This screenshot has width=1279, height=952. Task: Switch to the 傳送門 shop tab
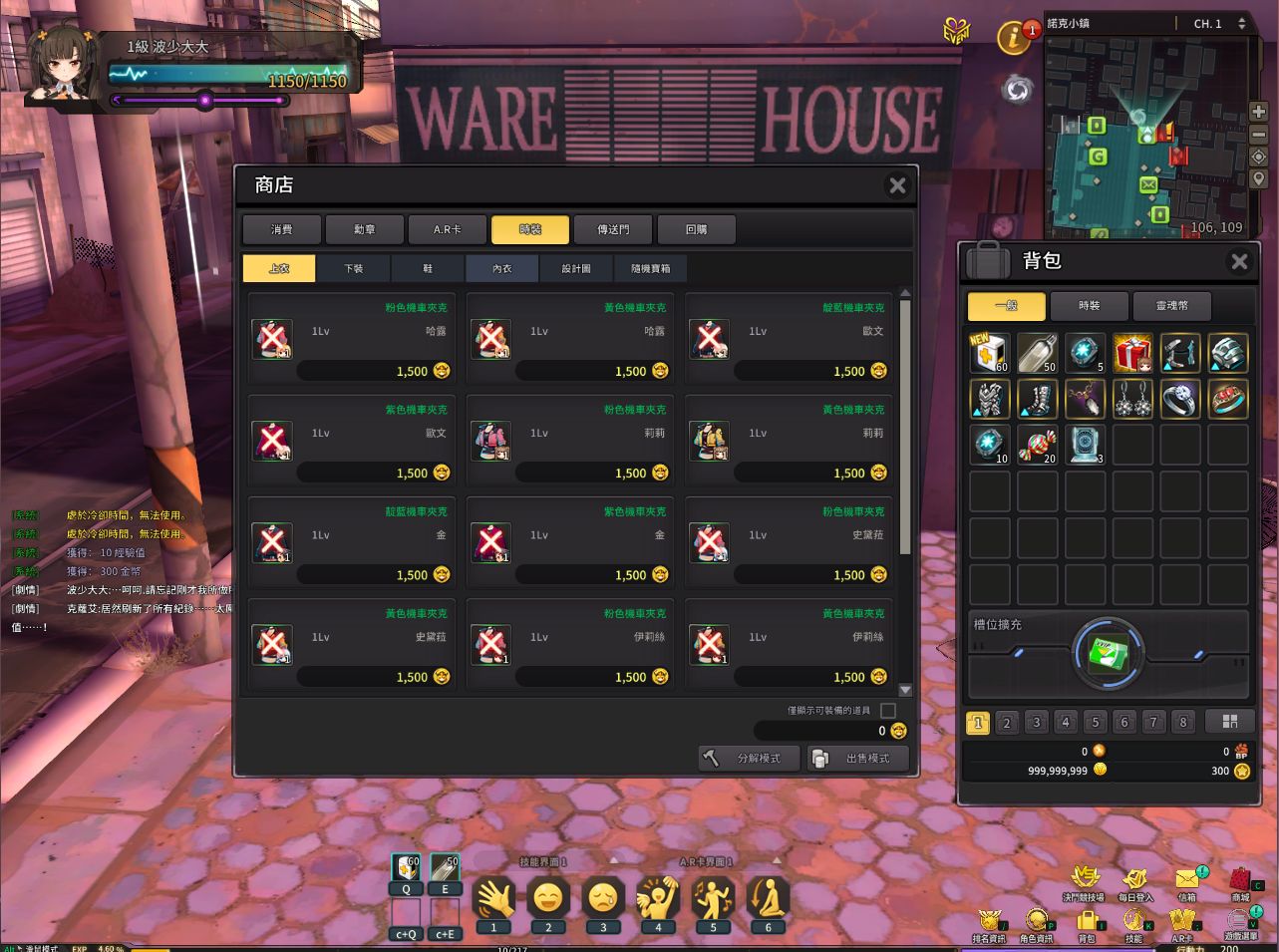click(x=612, y=229)
